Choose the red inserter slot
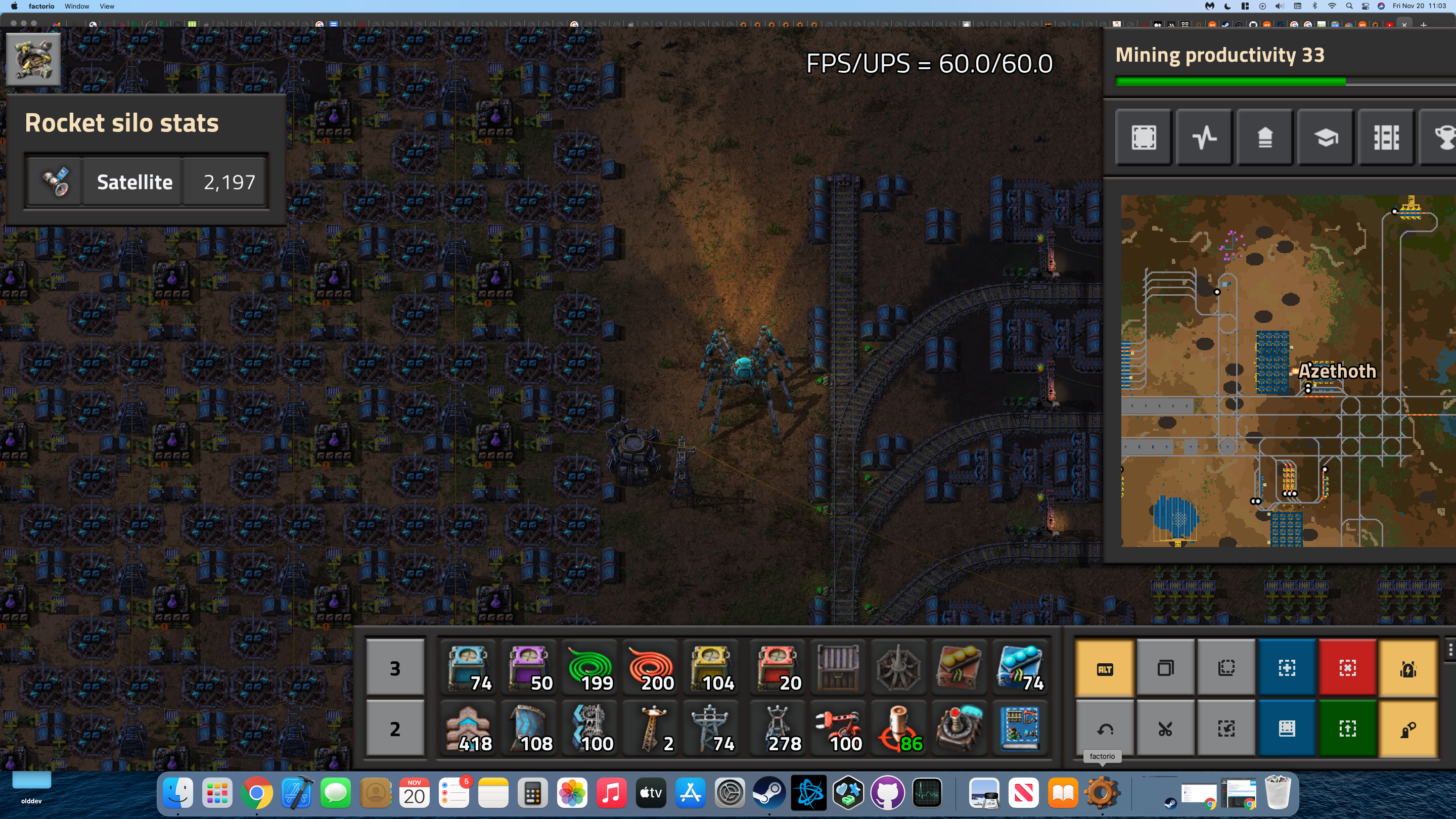1456x819 pixels. (x=837, y=729)
